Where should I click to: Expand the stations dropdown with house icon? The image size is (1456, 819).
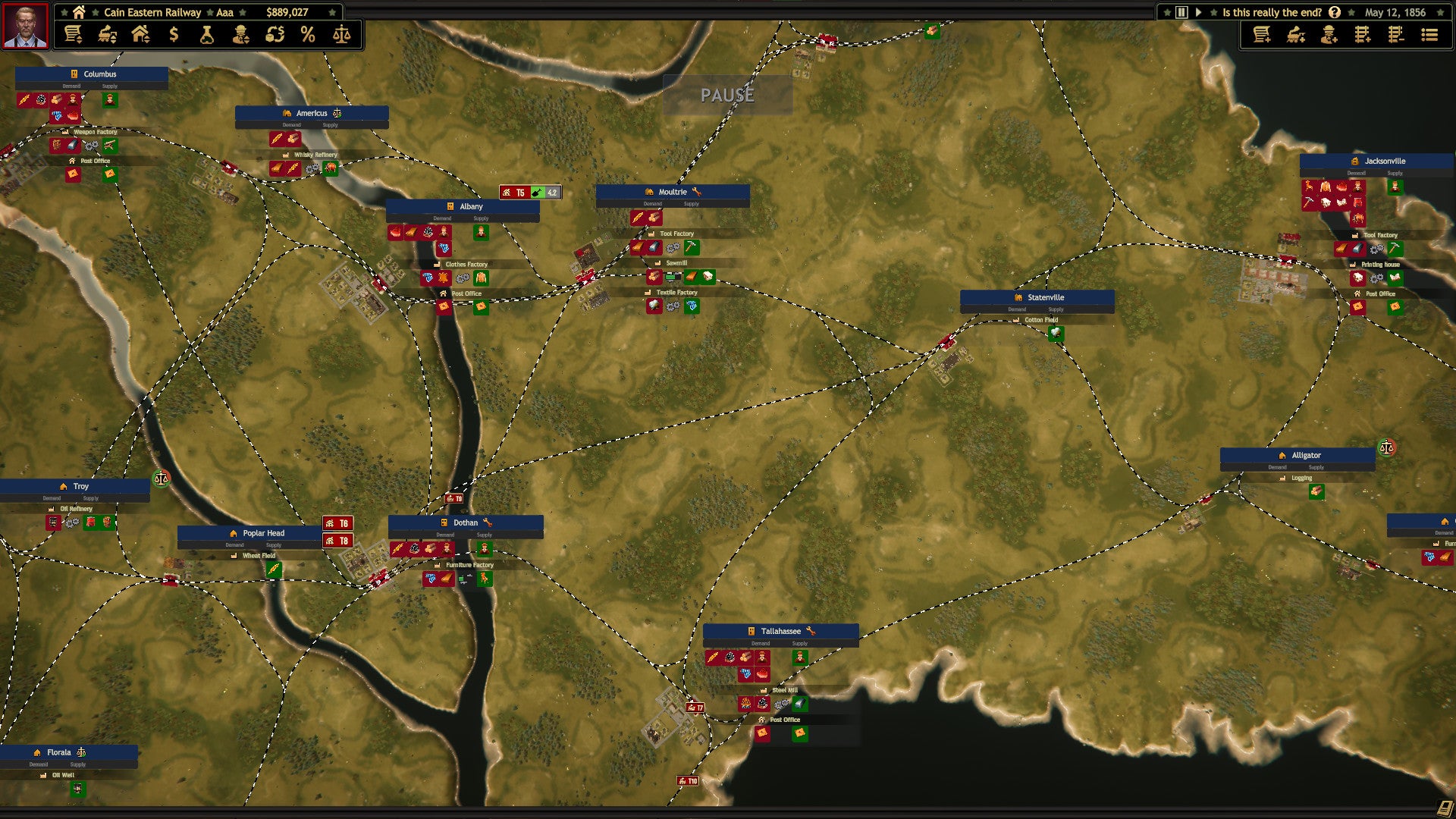pyautogui.click(x=142, y=35)
